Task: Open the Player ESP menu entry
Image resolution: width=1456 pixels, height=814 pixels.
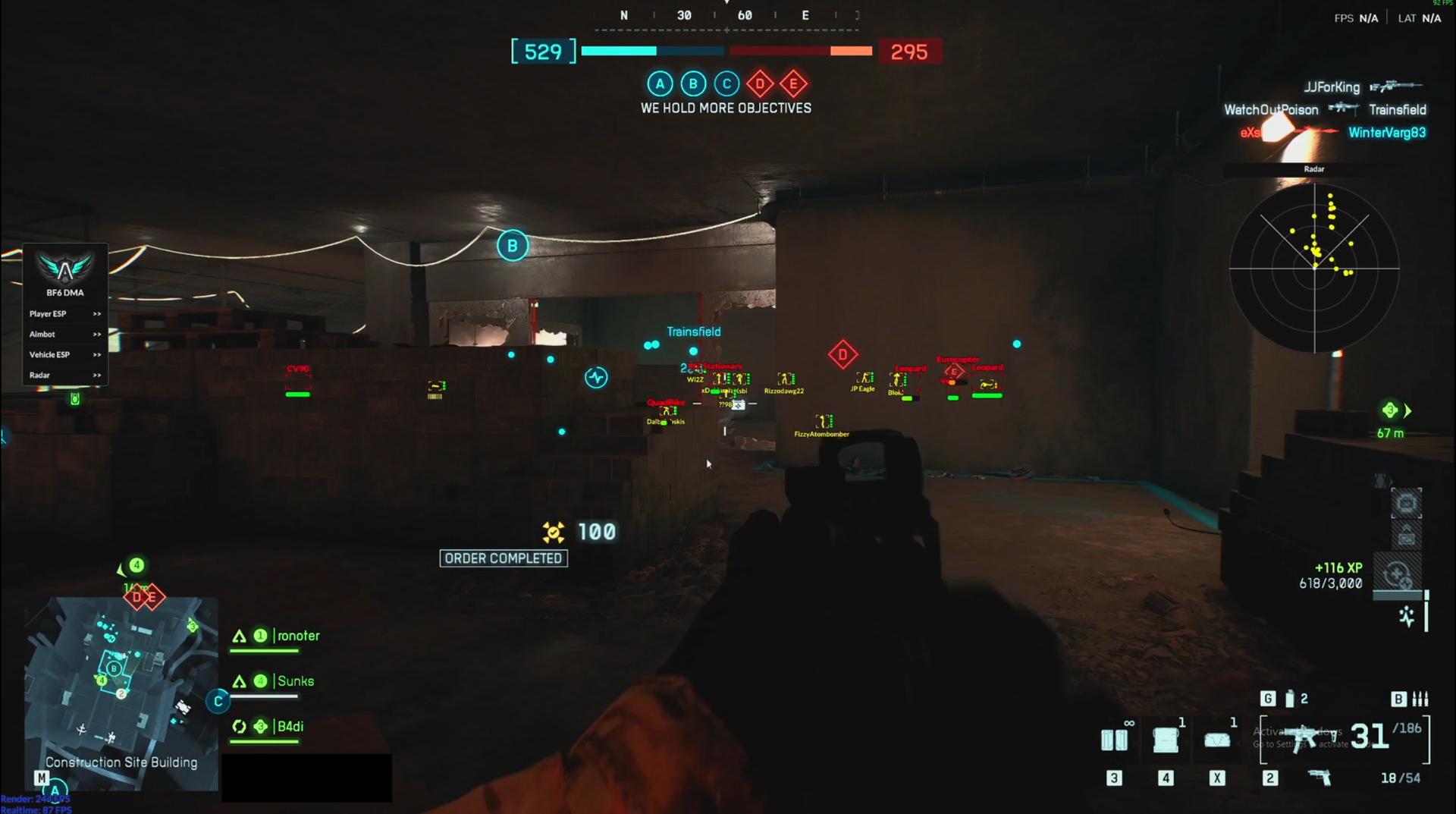Action: [x=49, y=313]
